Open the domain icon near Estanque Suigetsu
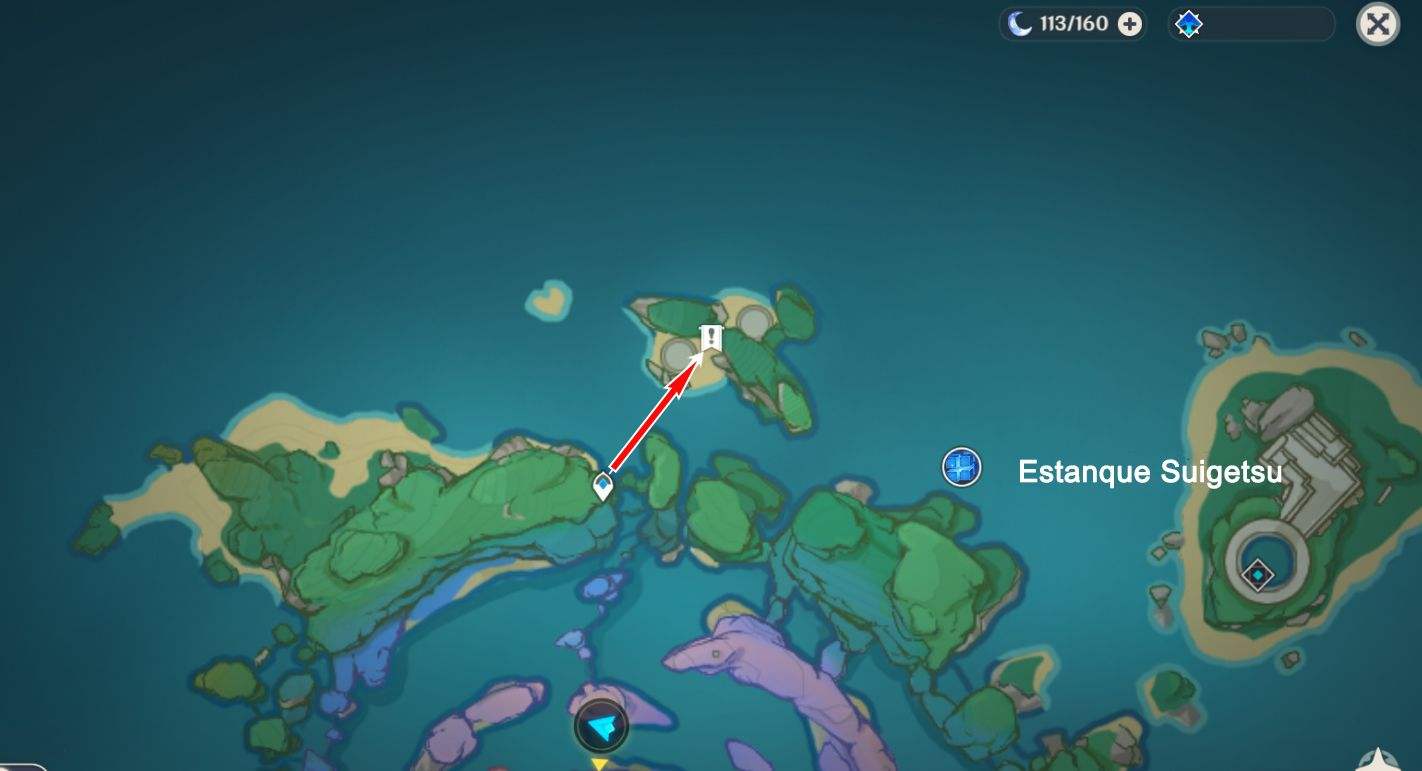The height and width of the screenshot is (771, 1422). 961,466
